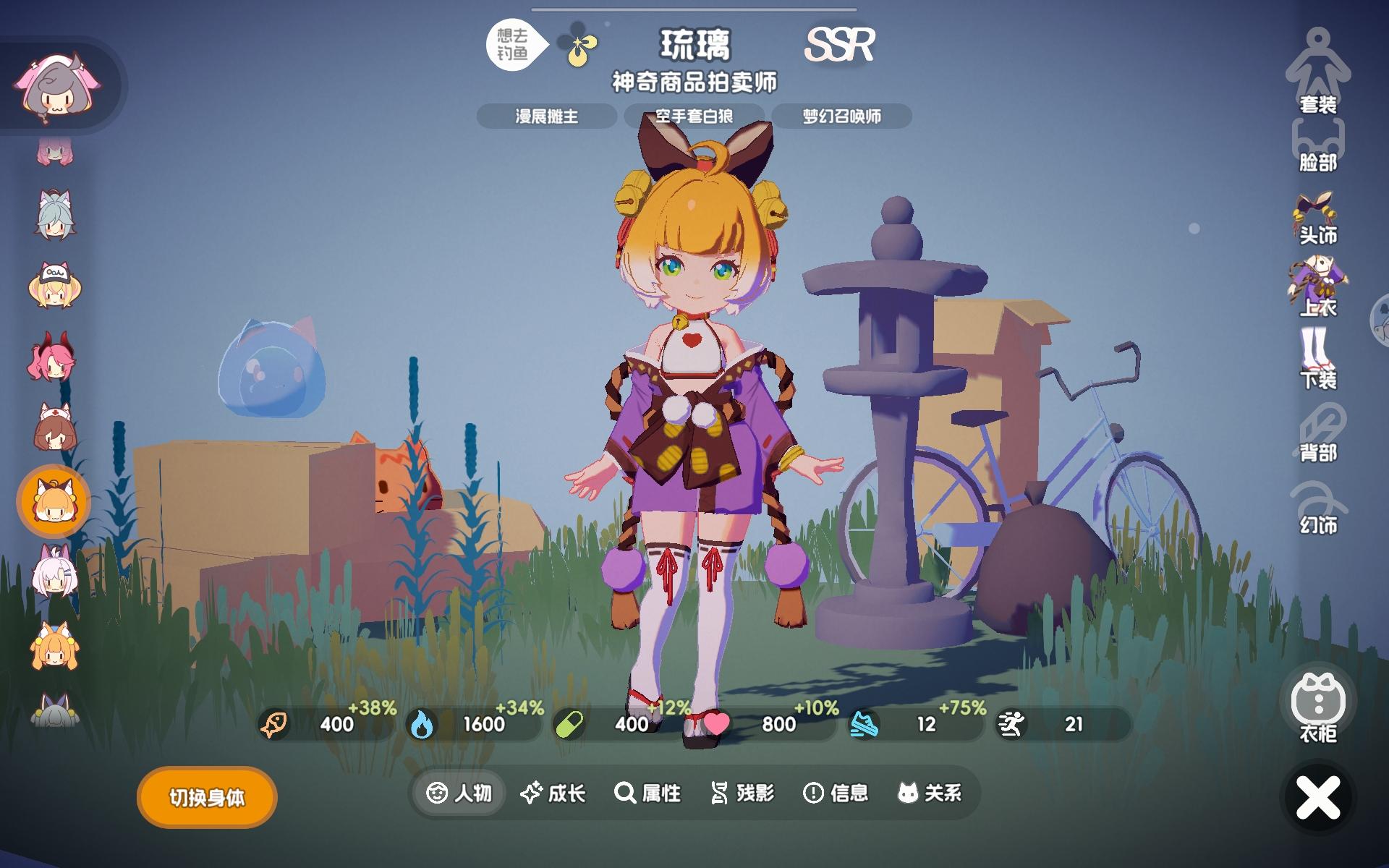Click the 空手套白狼 title tag
The width and height of the screenshot is (1389, 868).
[x=696, y=116]
